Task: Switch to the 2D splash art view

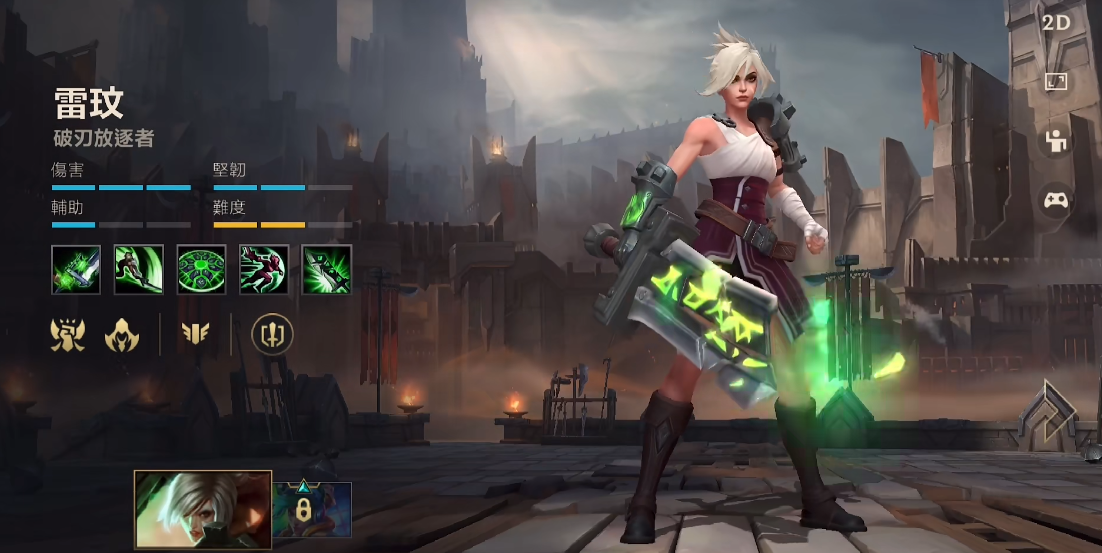Action: click(x=1056, y=23)
